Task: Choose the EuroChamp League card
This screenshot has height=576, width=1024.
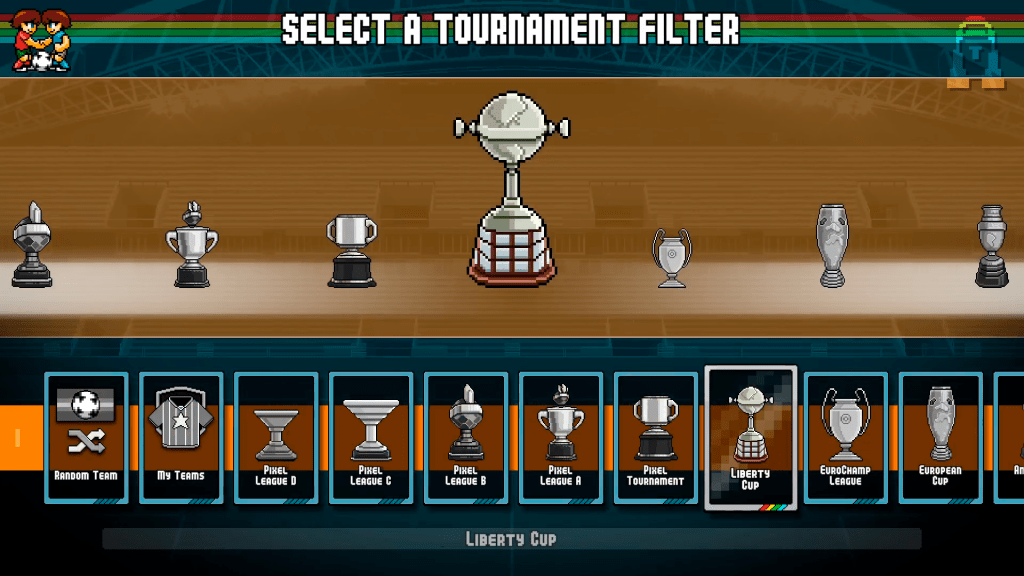Action: tap(846, 437)
